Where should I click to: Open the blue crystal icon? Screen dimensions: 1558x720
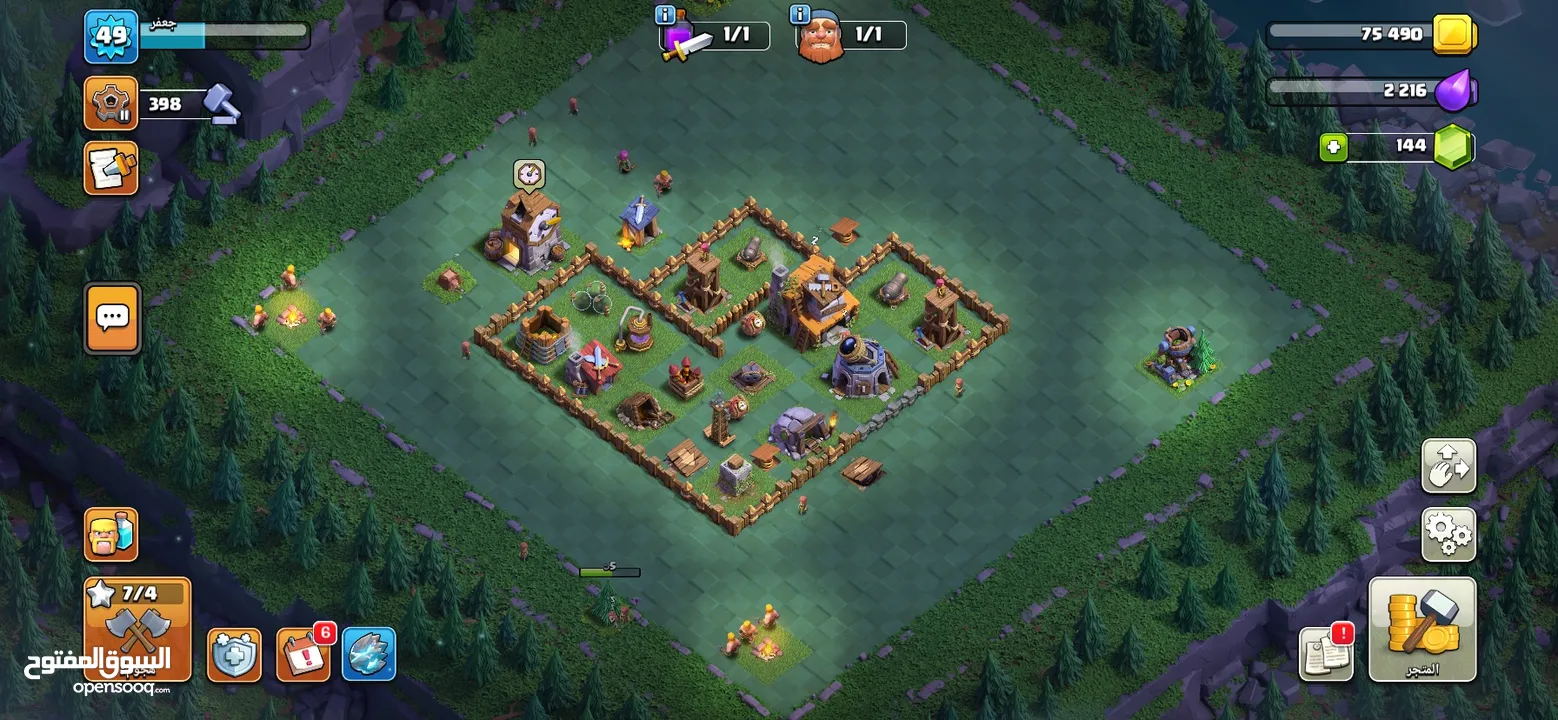(x=369, y=655)
